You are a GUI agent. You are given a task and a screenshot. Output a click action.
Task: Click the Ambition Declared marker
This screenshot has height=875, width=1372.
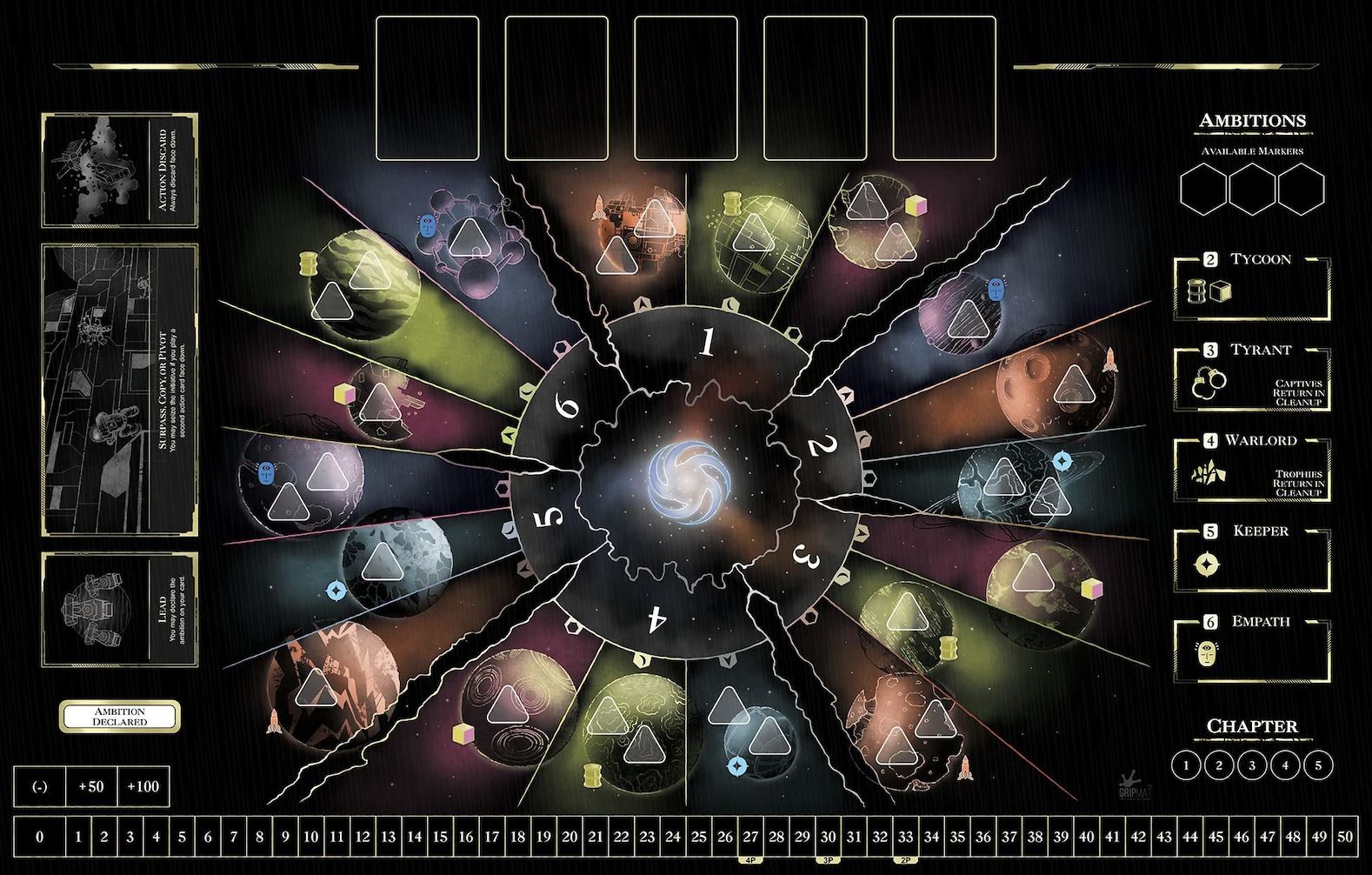point(120,717)
